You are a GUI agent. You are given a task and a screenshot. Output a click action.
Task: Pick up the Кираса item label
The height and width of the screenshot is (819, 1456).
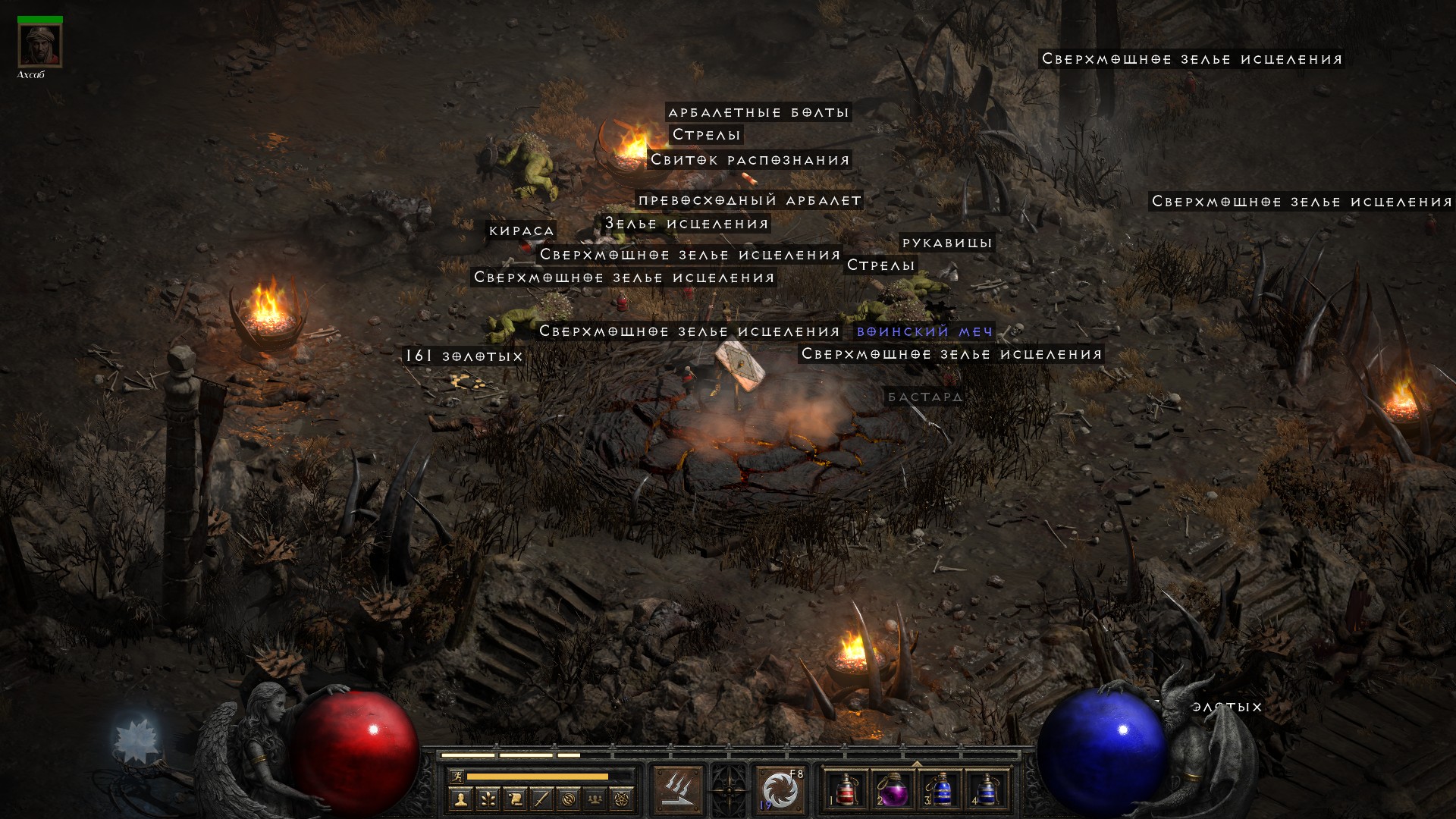[522, 231]
